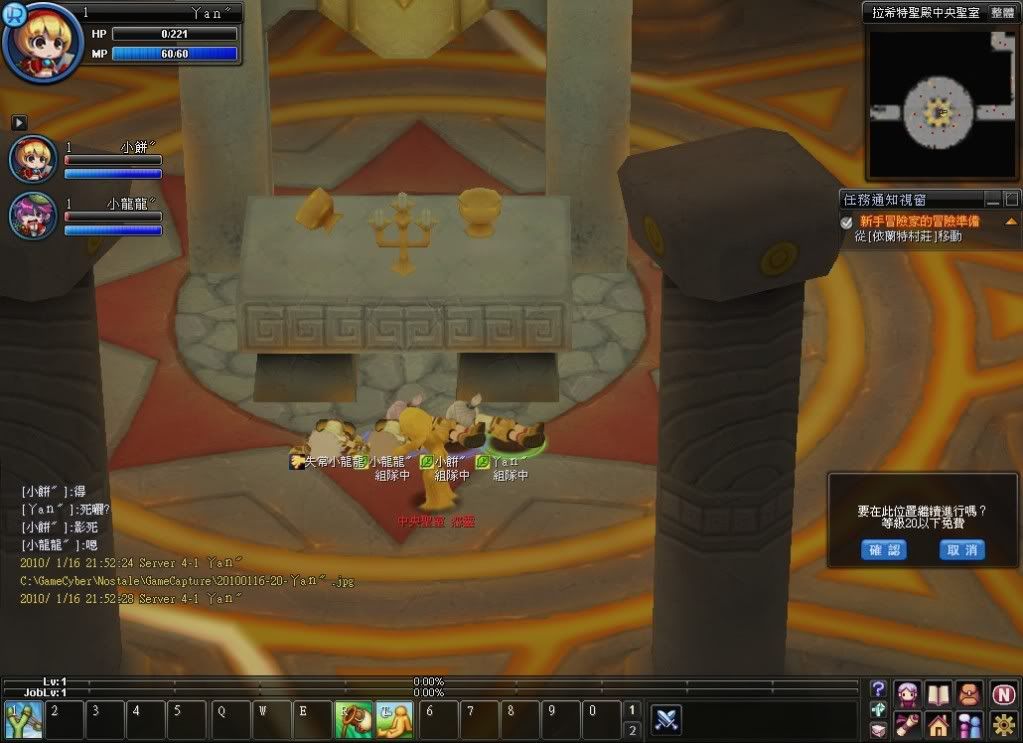The height and width of the screenshot is (743, 1023).
Task: Select party member 小龍龍's portrait
Action: 32,216
